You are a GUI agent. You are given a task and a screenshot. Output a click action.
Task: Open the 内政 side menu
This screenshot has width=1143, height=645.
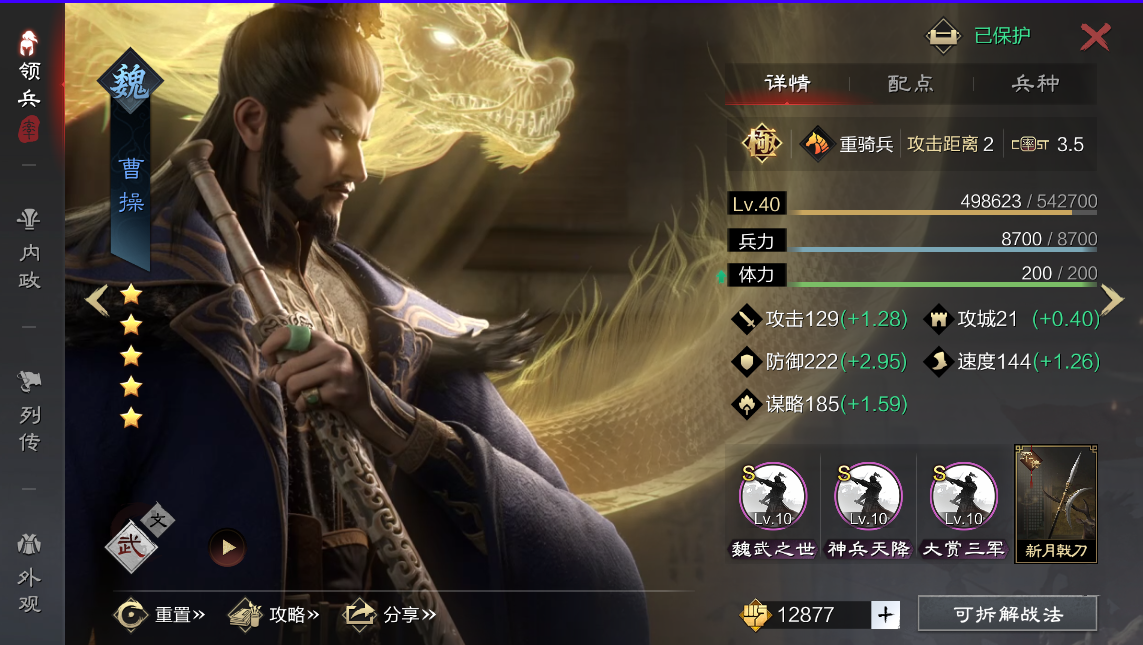(x=30, y=250)
